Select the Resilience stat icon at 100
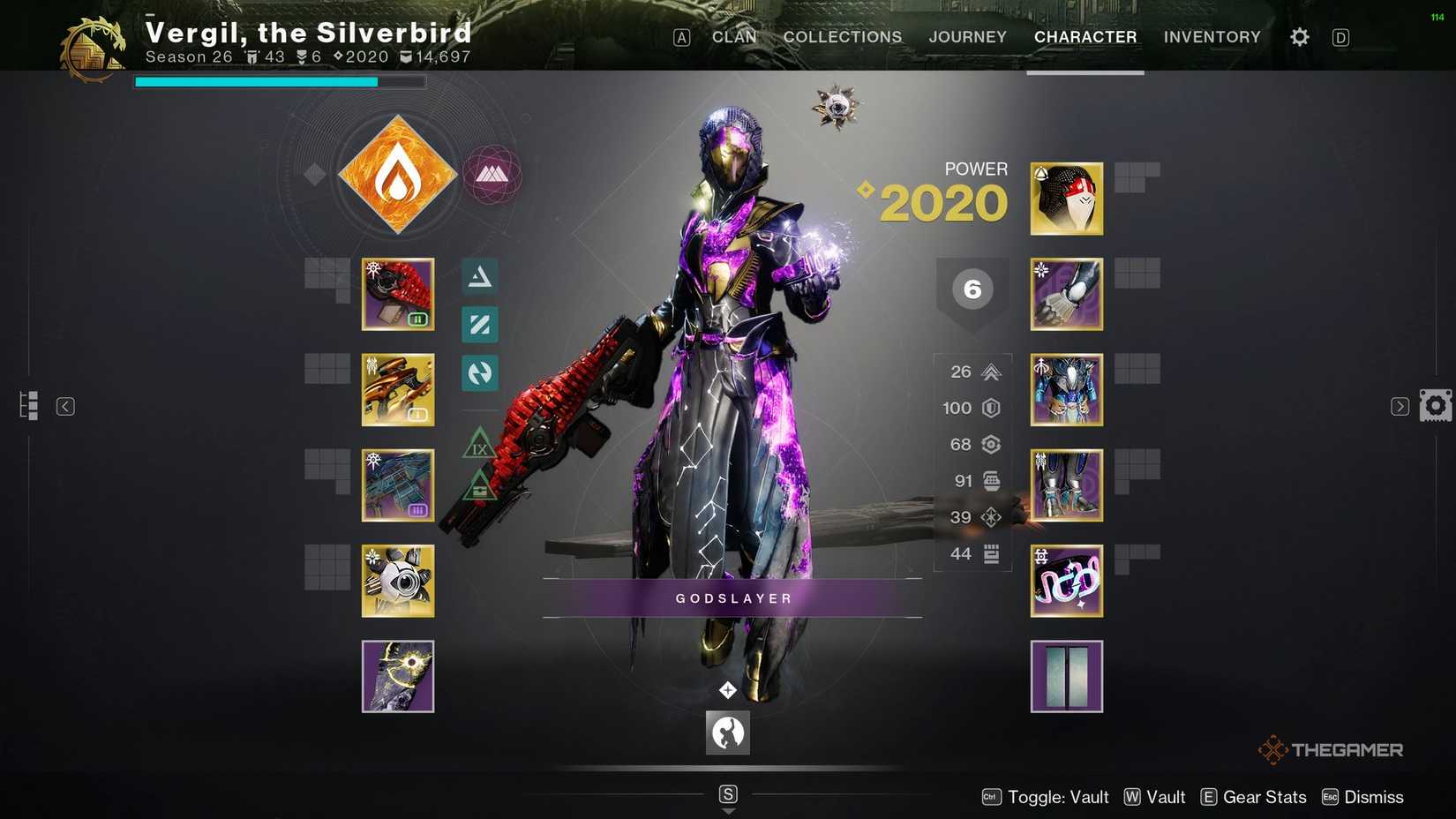 990,408
